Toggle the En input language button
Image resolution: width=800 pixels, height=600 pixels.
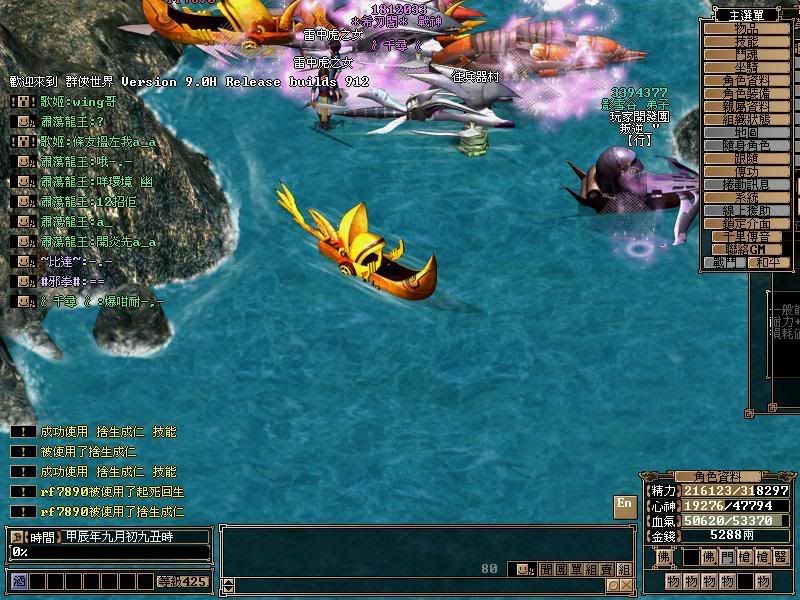[x=625, y=503]
